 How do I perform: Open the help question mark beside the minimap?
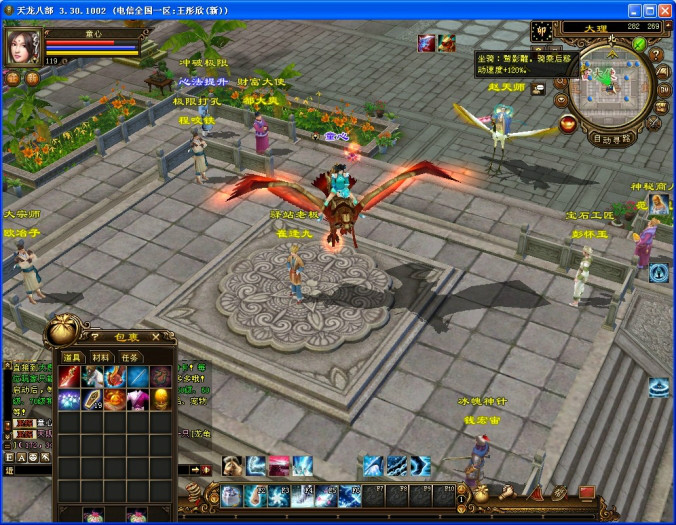point(655,53)
